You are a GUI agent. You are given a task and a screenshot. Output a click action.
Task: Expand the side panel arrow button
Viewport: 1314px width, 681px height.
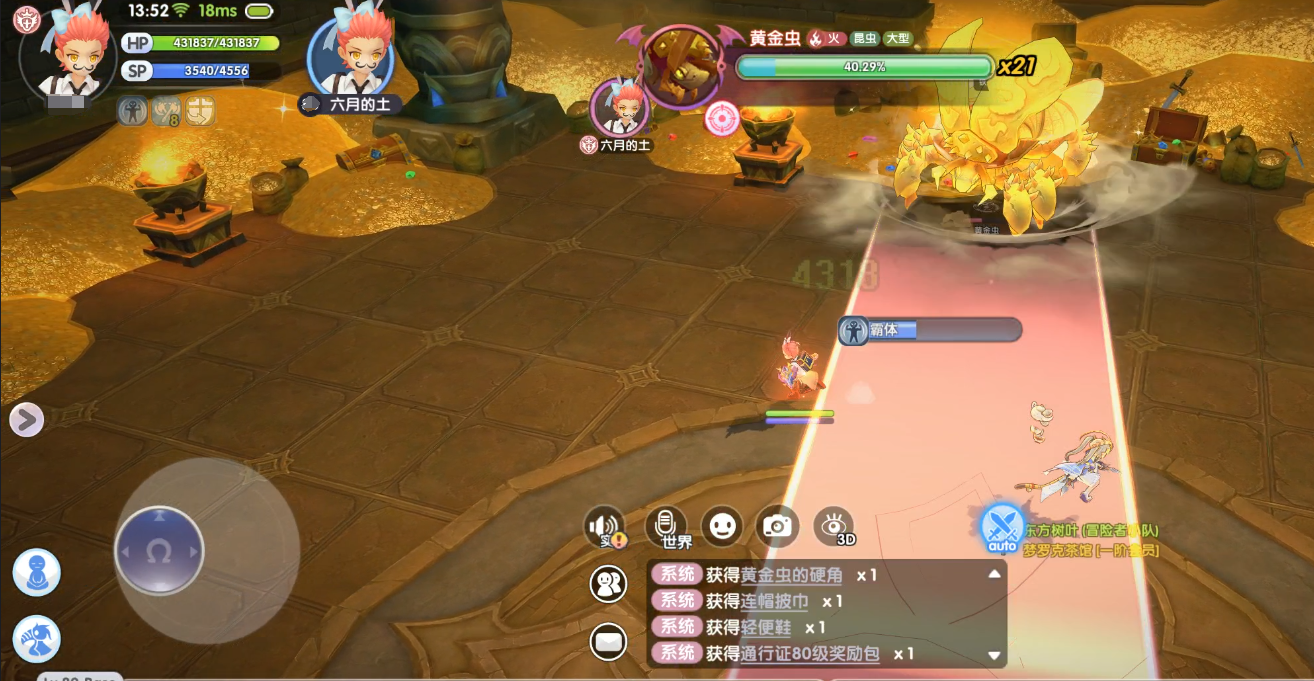27,420
